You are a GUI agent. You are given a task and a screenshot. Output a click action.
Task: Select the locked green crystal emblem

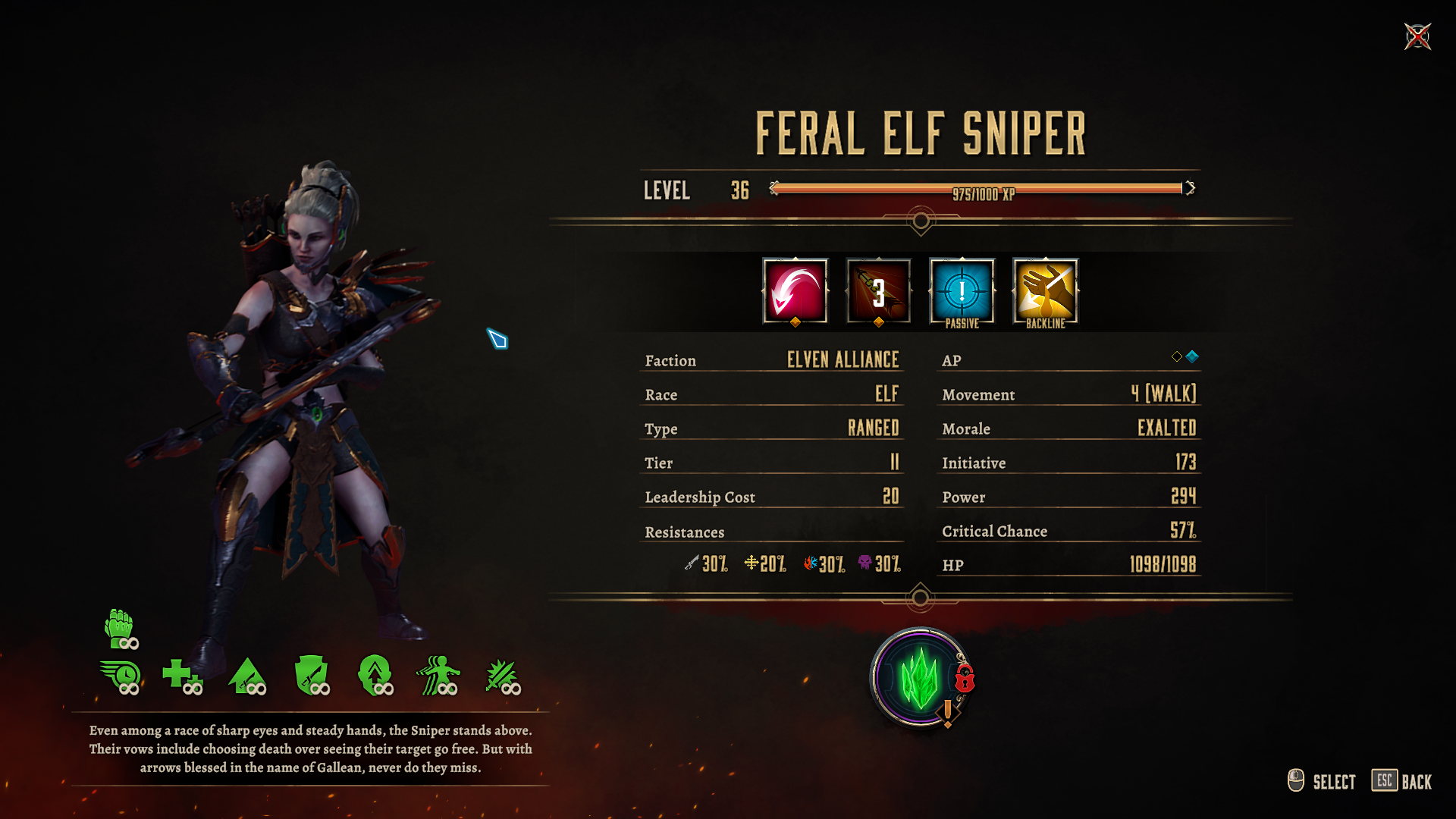pyautogui.click(x=921, y=677)
